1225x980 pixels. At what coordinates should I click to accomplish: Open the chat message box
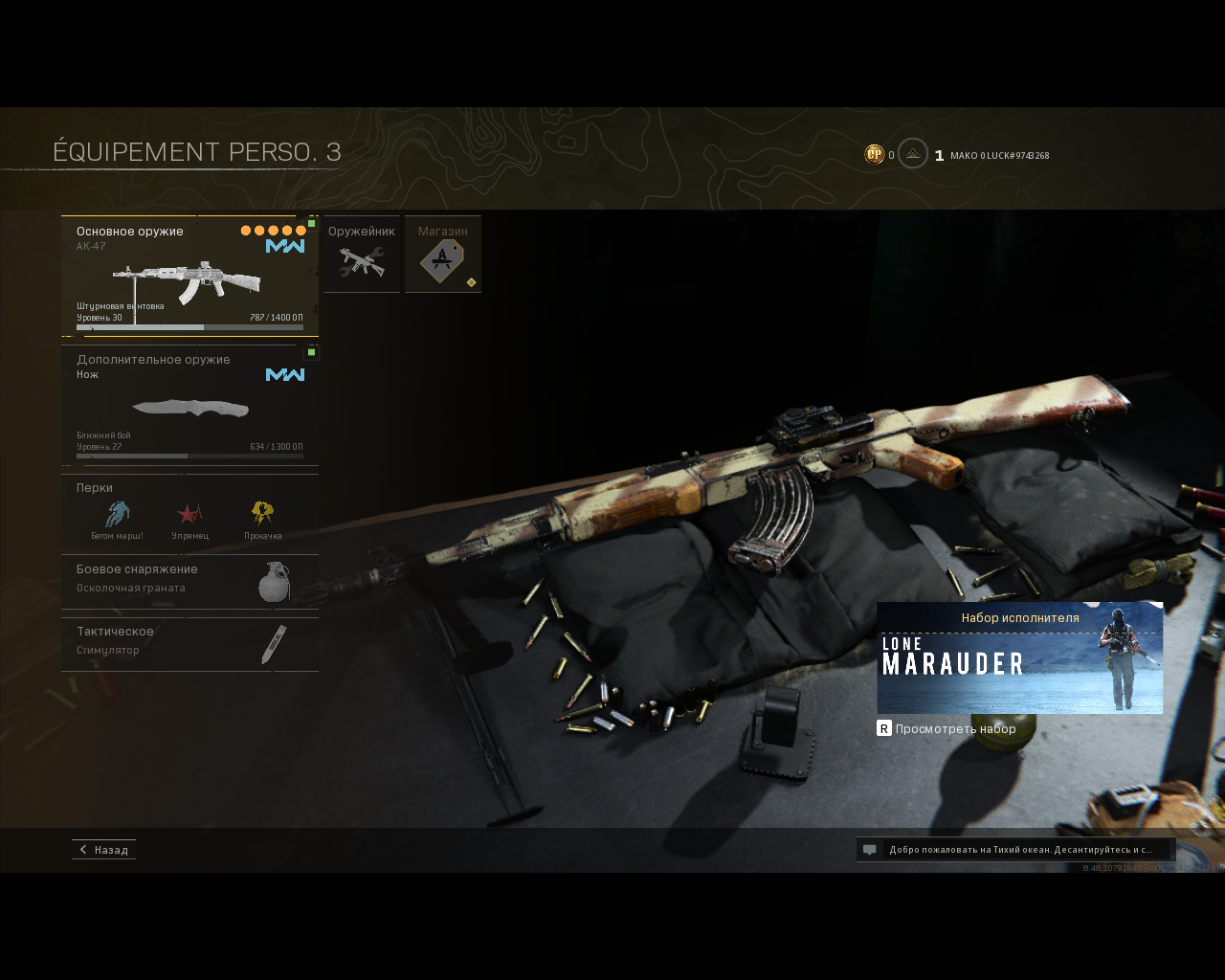(1014, 850)
